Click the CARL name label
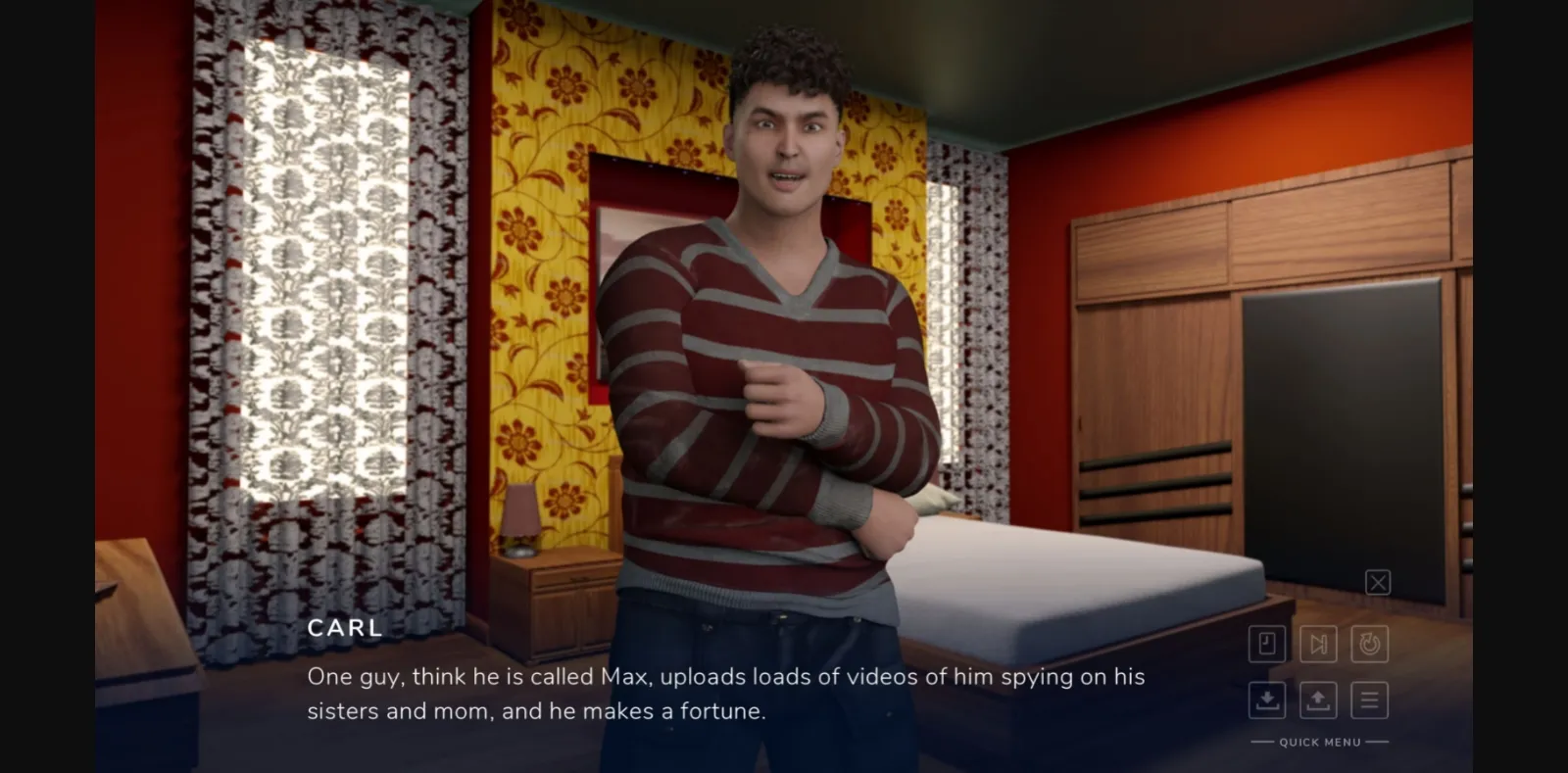This screenshot has height=773, width=1568. [x=345, y=628]
